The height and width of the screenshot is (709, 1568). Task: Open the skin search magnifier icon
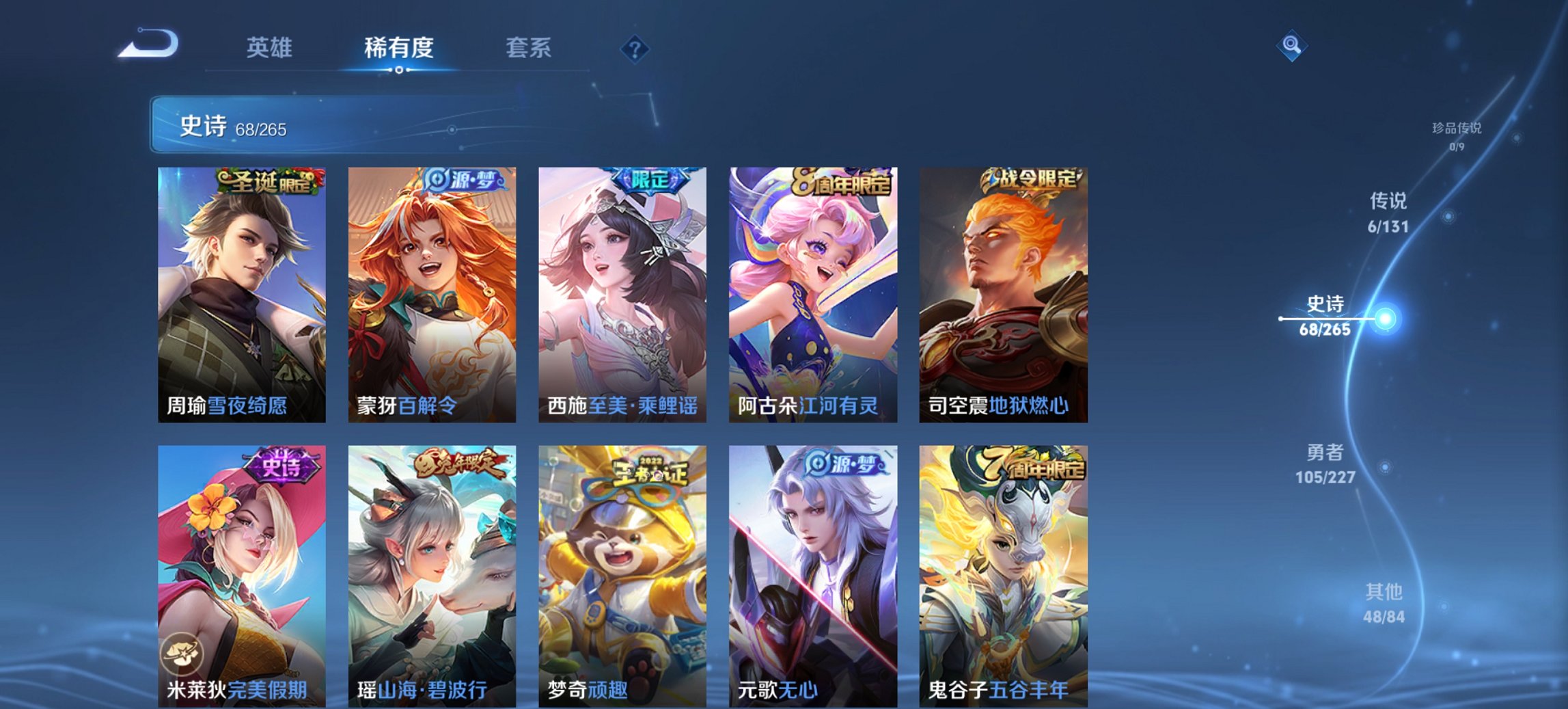(1290, 46)
